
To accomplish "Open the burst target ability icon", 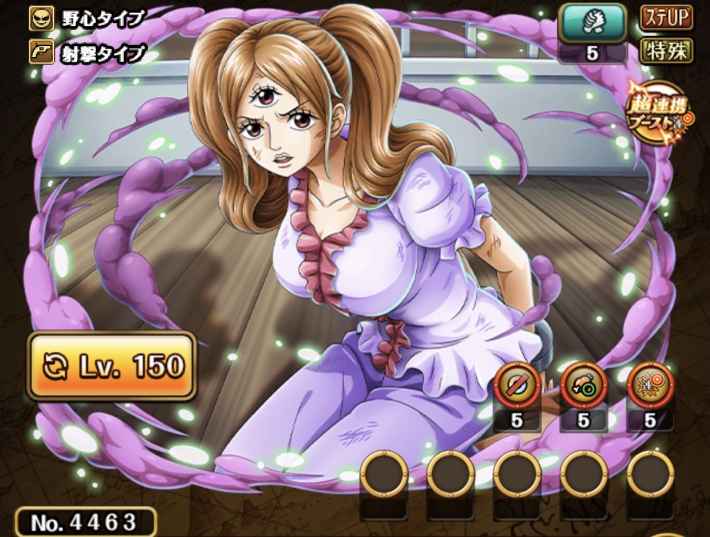I will [x=647, y=383].
